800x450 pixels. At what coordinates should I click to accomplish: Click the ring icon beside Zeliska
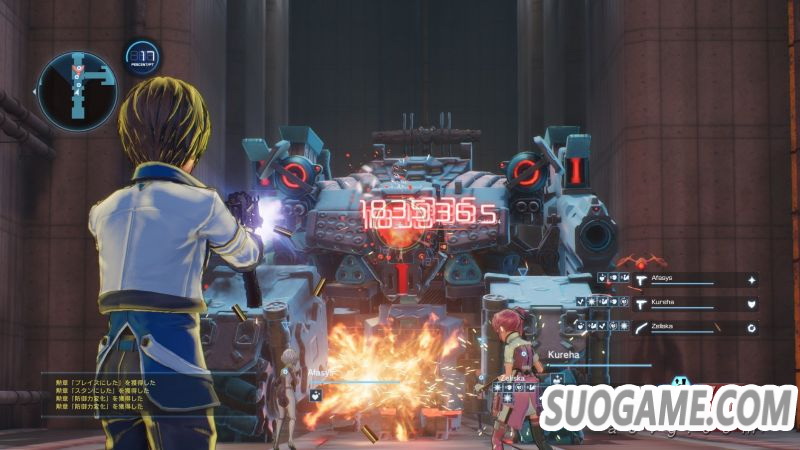[x=750, y=327]
